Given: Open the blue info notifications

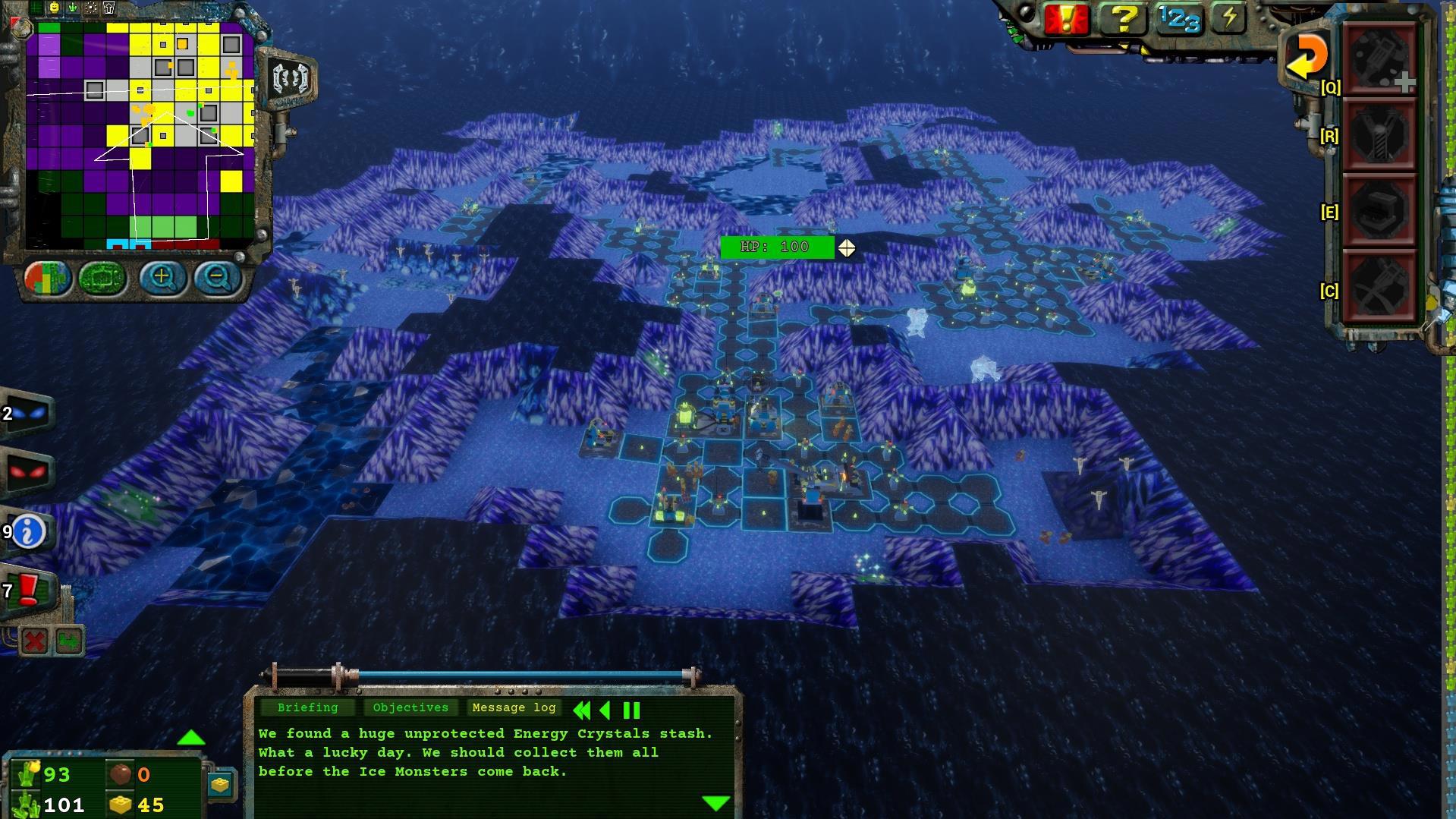Looking at the screenshot, I should tap(29, 531).
